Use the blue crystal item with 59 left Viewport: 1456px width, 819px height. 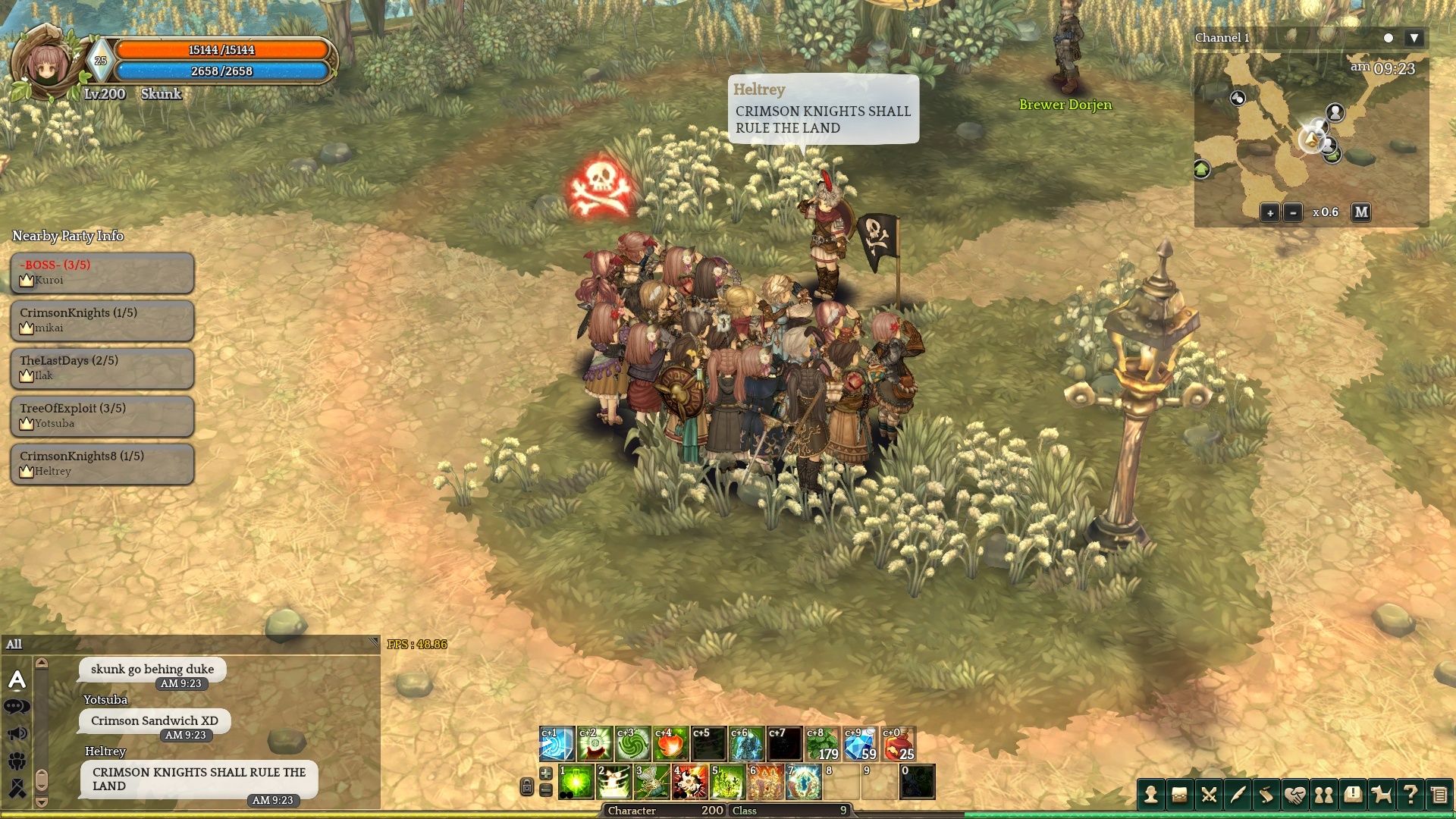[860, 745]
